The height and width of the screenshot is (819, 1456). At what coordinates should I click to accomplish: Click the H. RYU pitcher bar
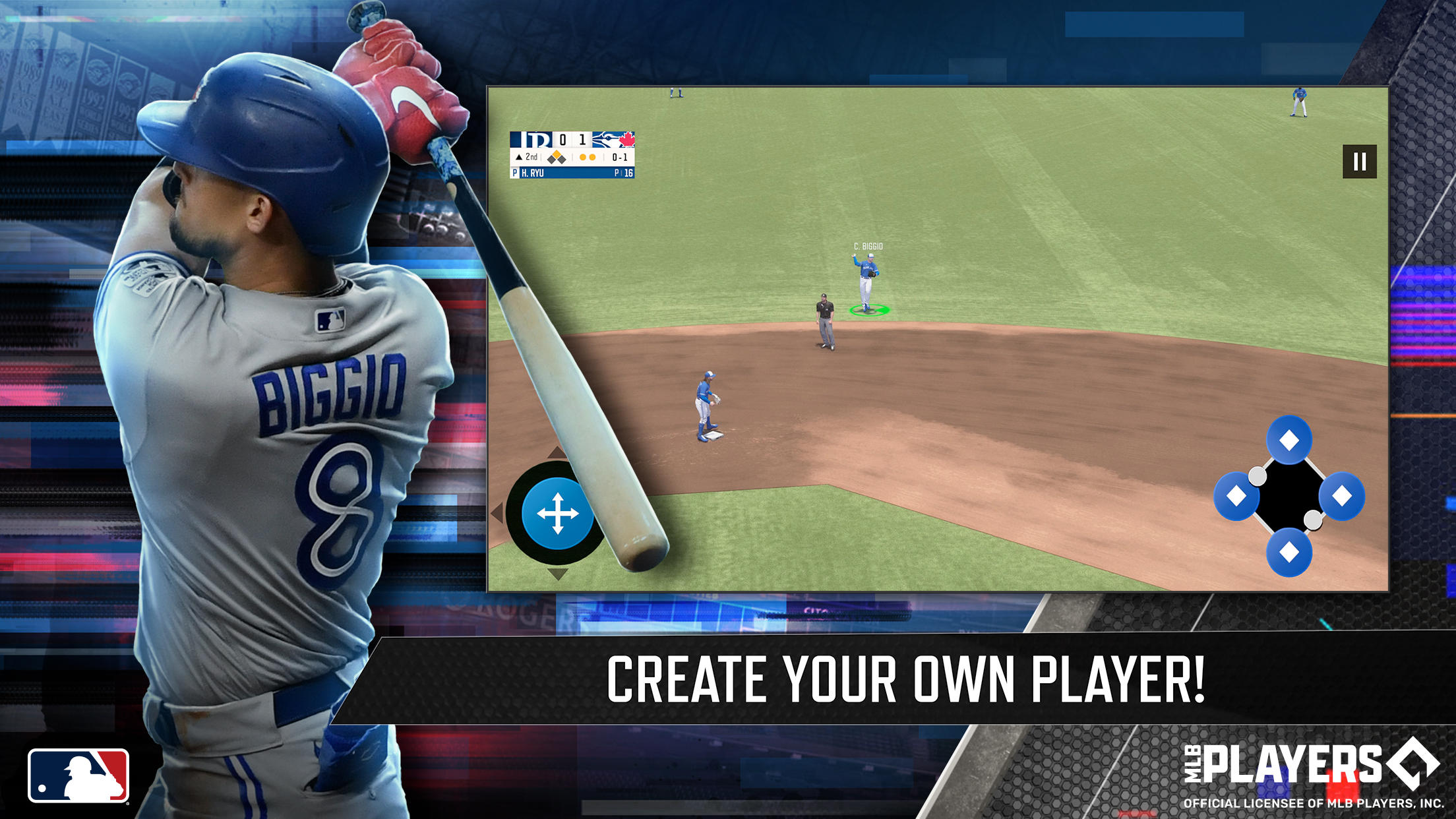pyautogui.click(x=572, y=173)
